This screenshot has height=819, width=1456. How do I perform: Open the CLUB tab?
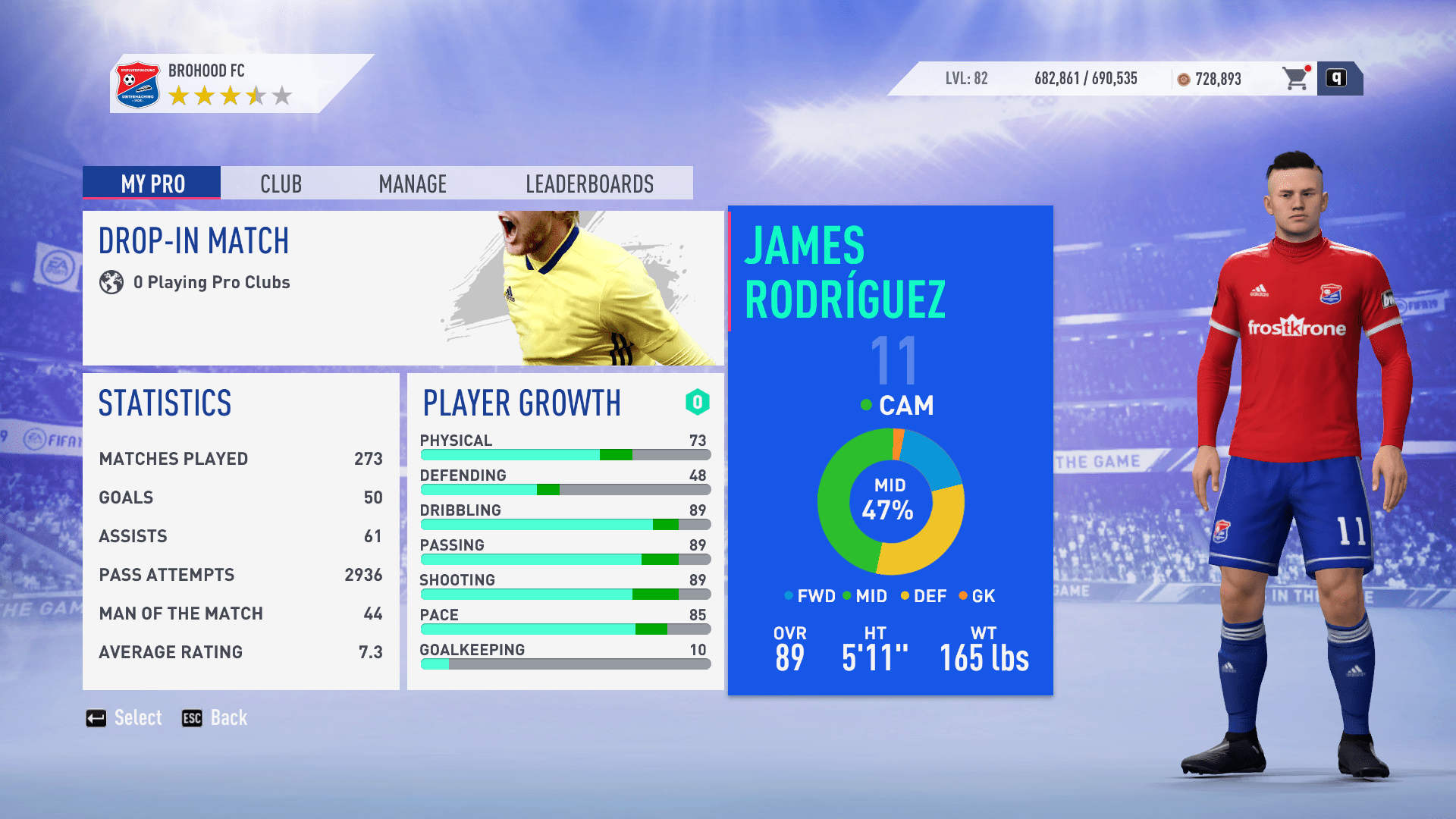pyautogui.click(x=281, y=184)
